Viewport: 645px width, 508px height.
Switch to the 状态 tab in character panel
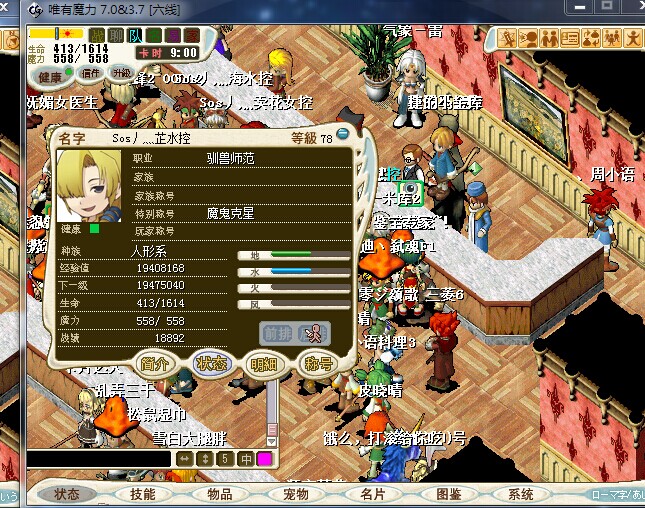(x=211, y=364)
